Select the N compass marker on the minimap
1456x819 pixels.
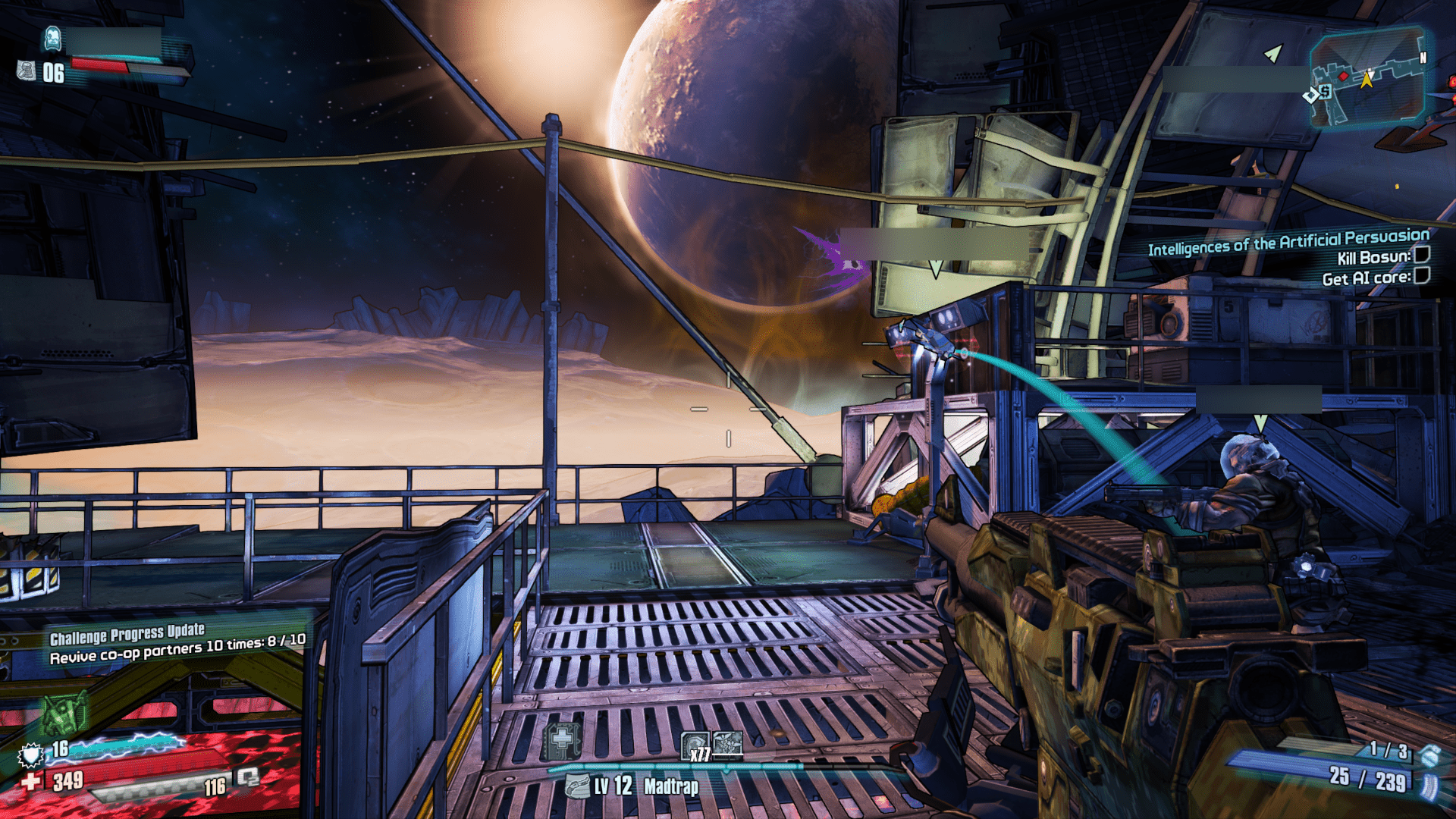click(x=1423, y=57)
